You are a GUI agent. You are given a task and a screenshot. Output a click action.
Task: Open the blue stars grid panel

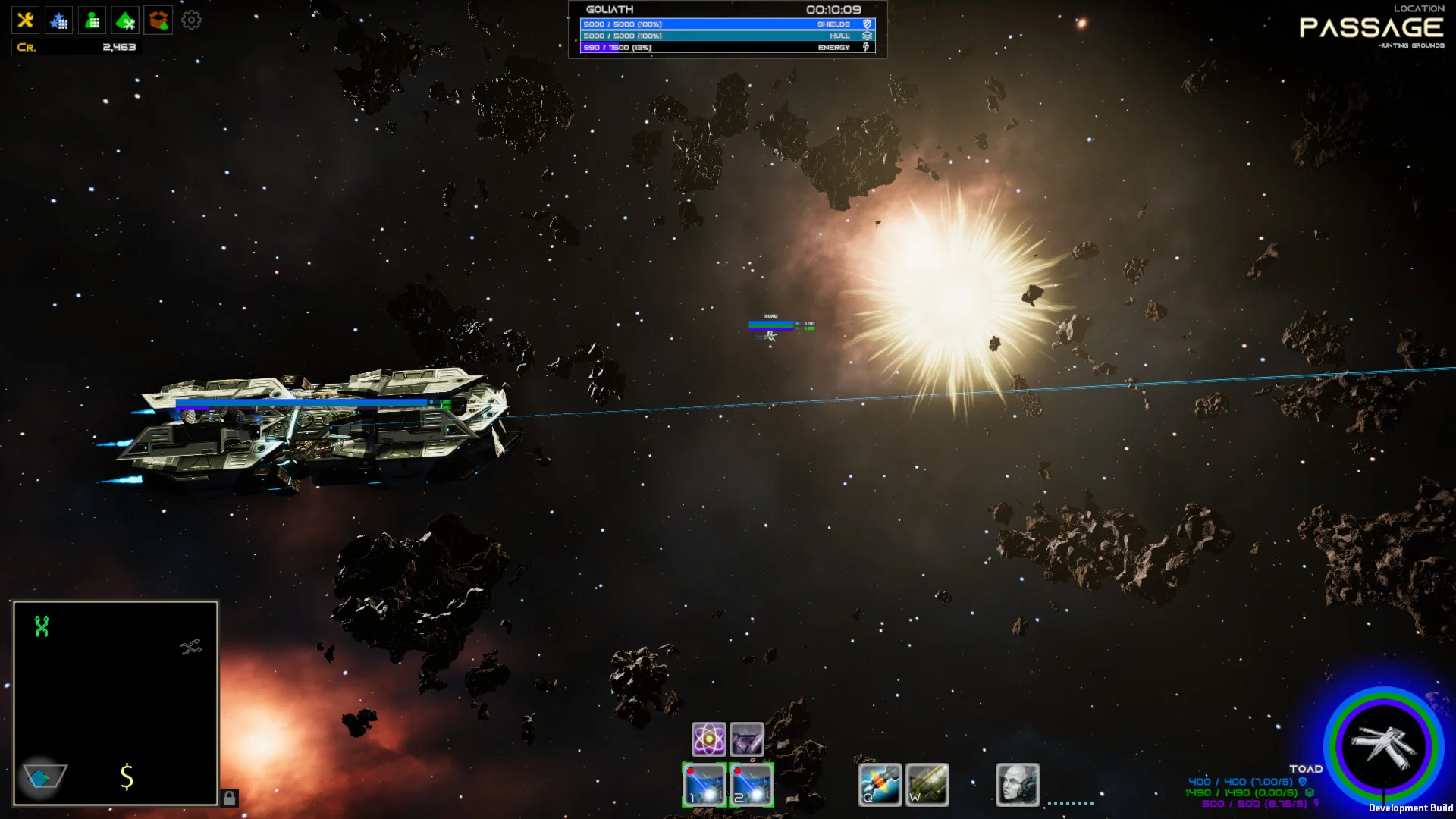pyautogui.click(x=58, y=20)
